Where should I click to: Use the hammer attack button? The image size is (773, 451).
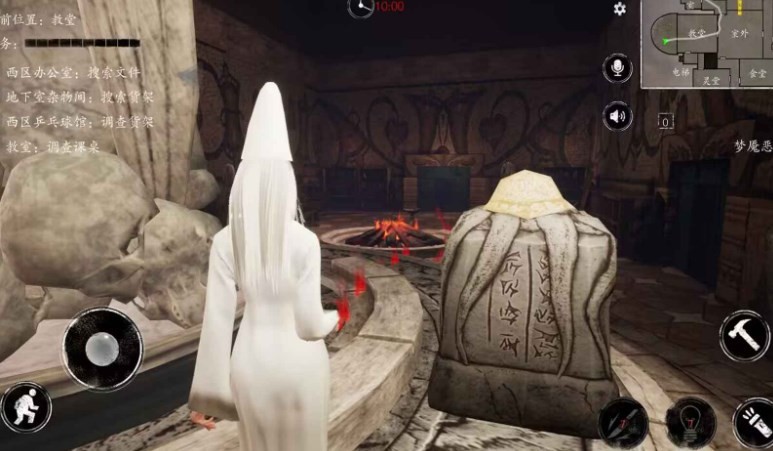click(x=744, y=336)
